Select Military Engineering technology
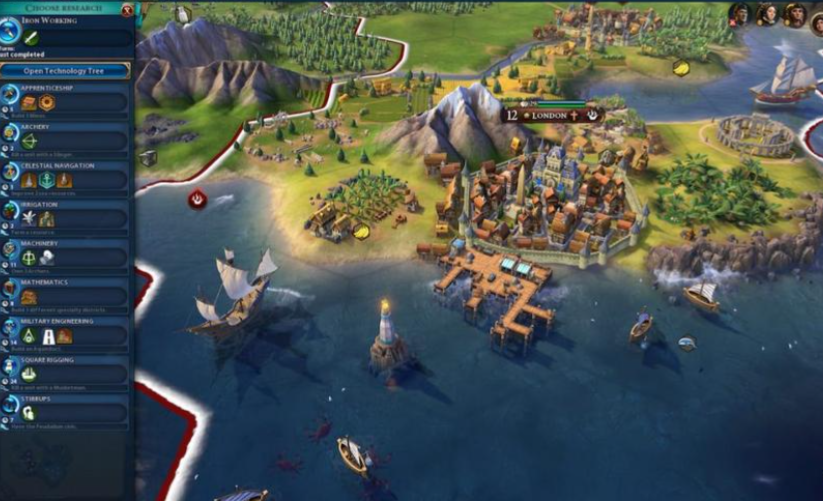The image size is (823, 501). tap(66, 333)
